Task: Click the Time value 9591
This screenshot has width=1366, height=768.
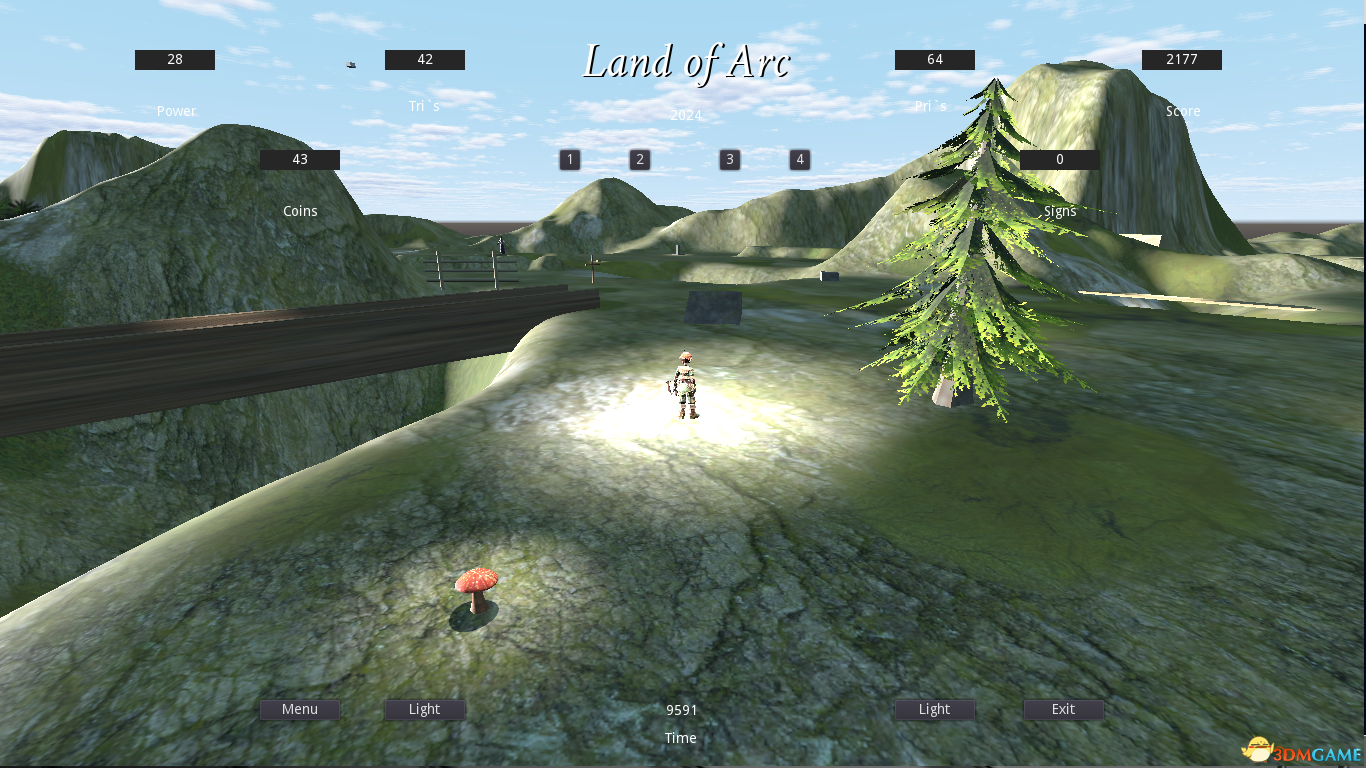Action: point(681,710)
